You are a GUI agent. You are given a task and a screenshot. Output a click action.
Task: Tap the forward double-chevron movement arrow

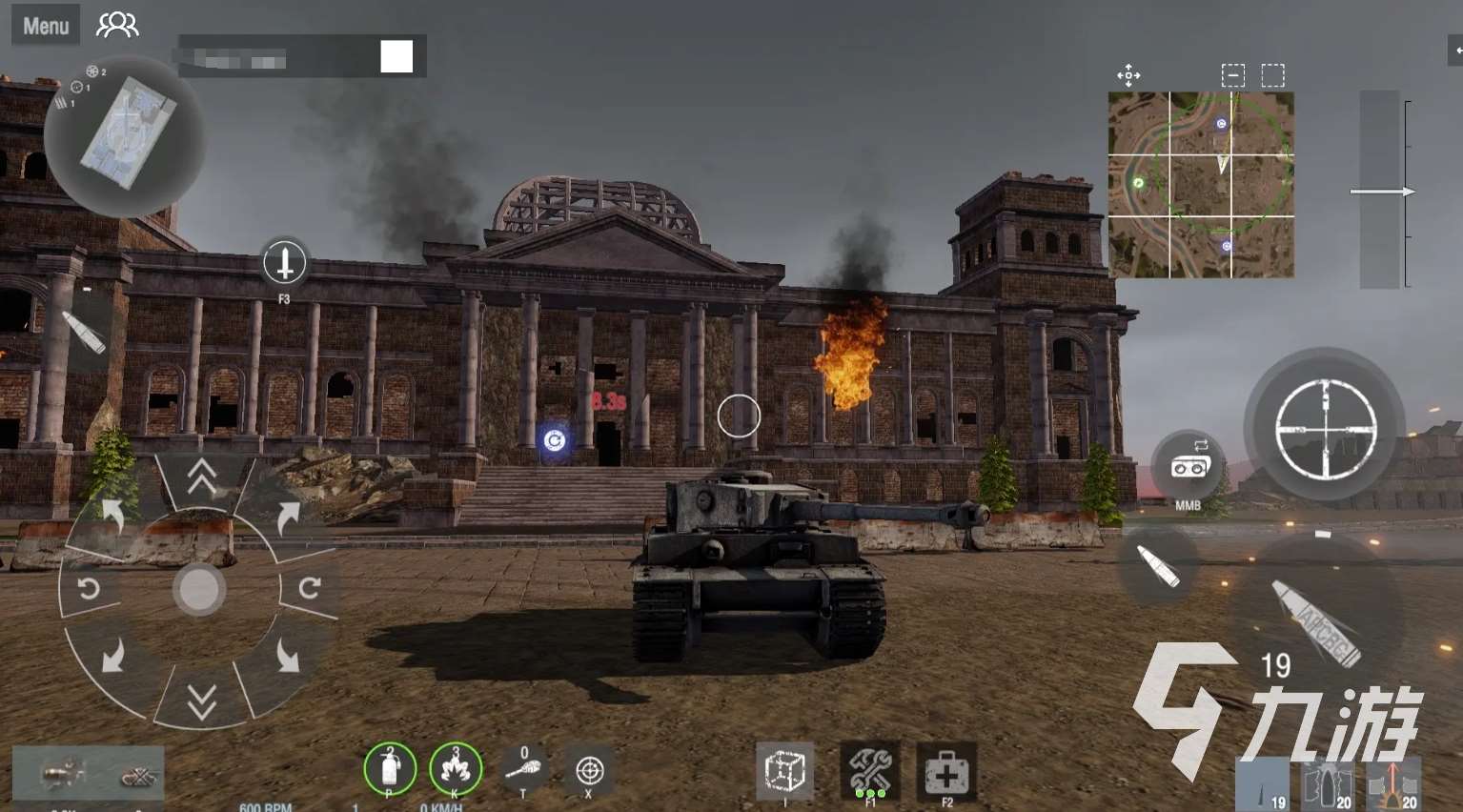(x=201, y=477)
